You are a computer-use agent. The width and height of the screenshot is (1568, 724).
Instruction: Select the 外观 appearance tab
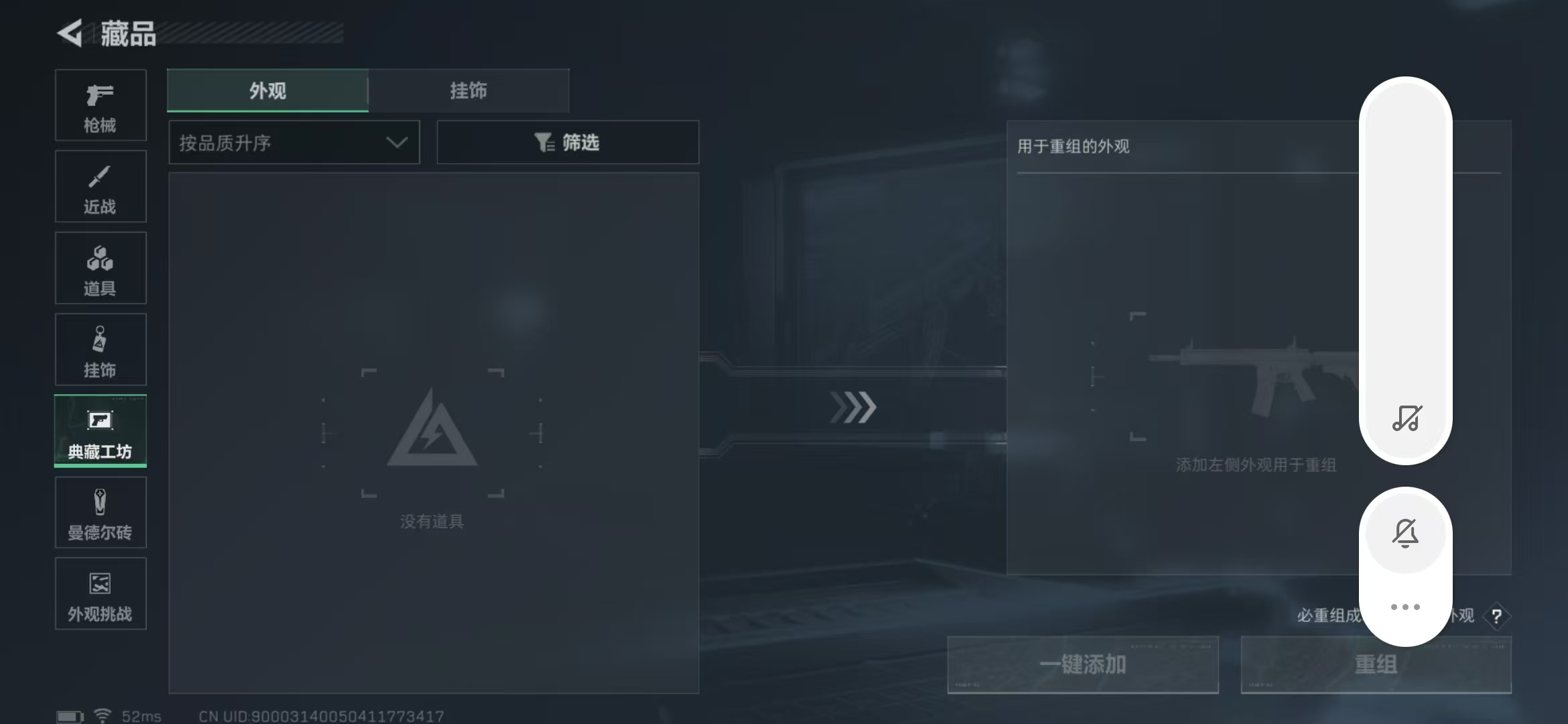pos(267,90)
